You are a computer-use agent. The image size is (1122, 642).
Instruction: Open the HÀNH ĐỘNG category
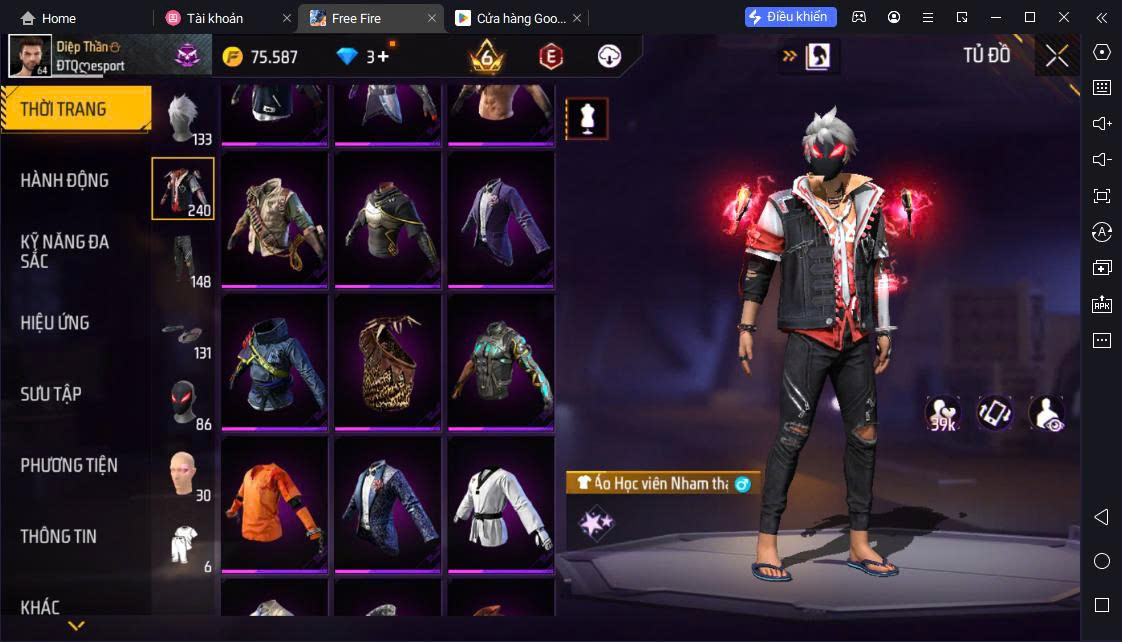tap(65, 181)
